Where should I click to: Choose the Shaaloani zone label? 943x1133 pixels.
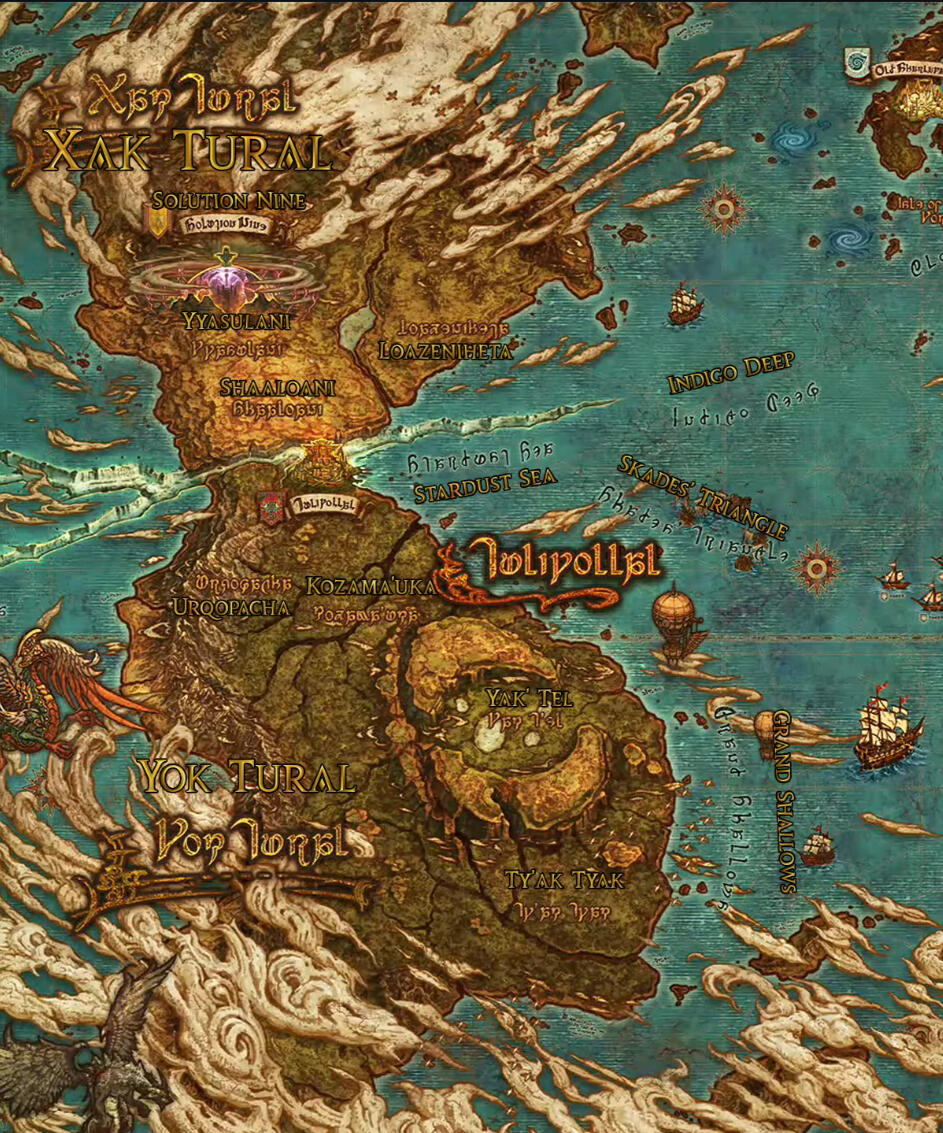(277, 388)
